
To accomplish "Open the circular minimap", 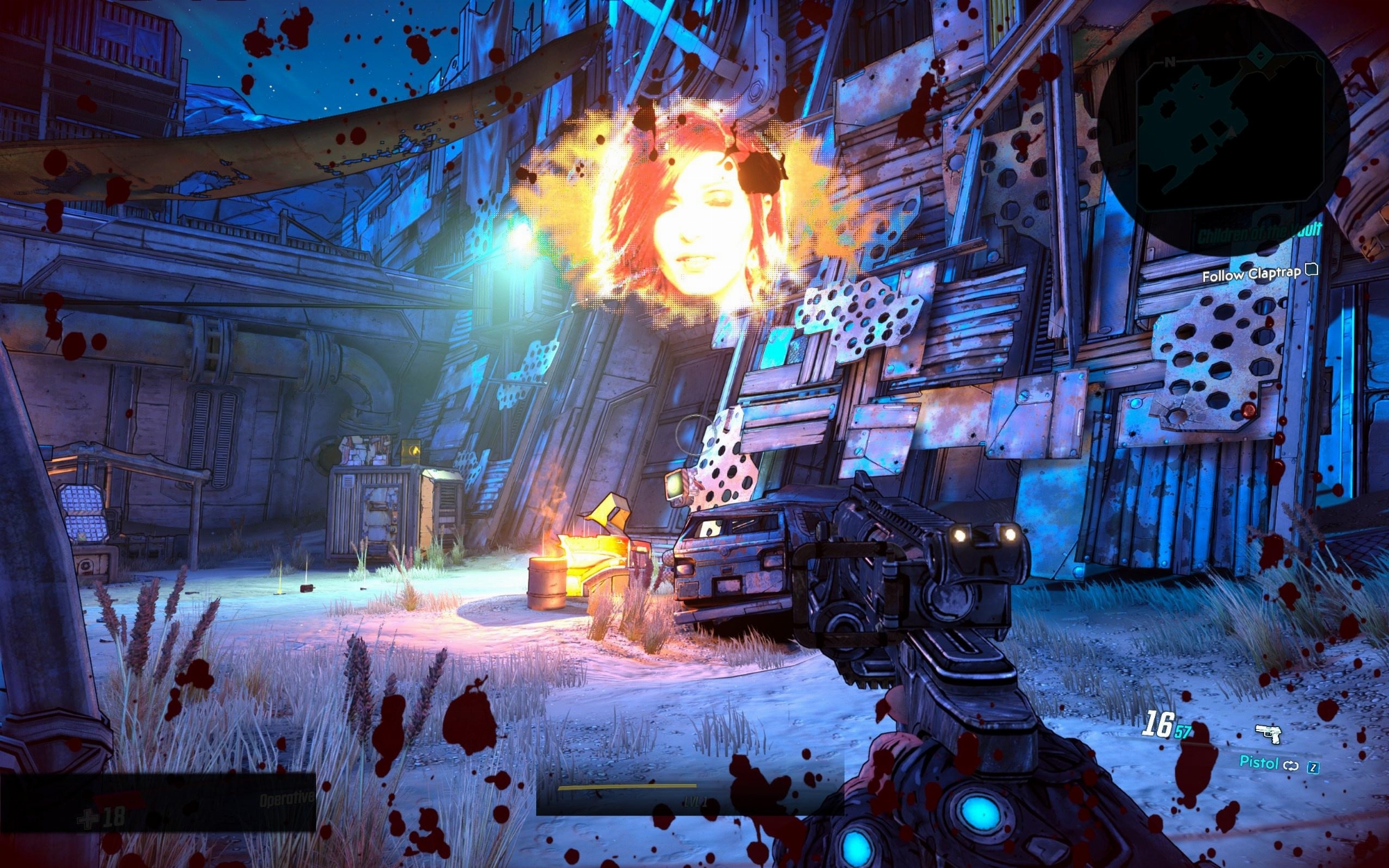I will (x=1222, y=128).
